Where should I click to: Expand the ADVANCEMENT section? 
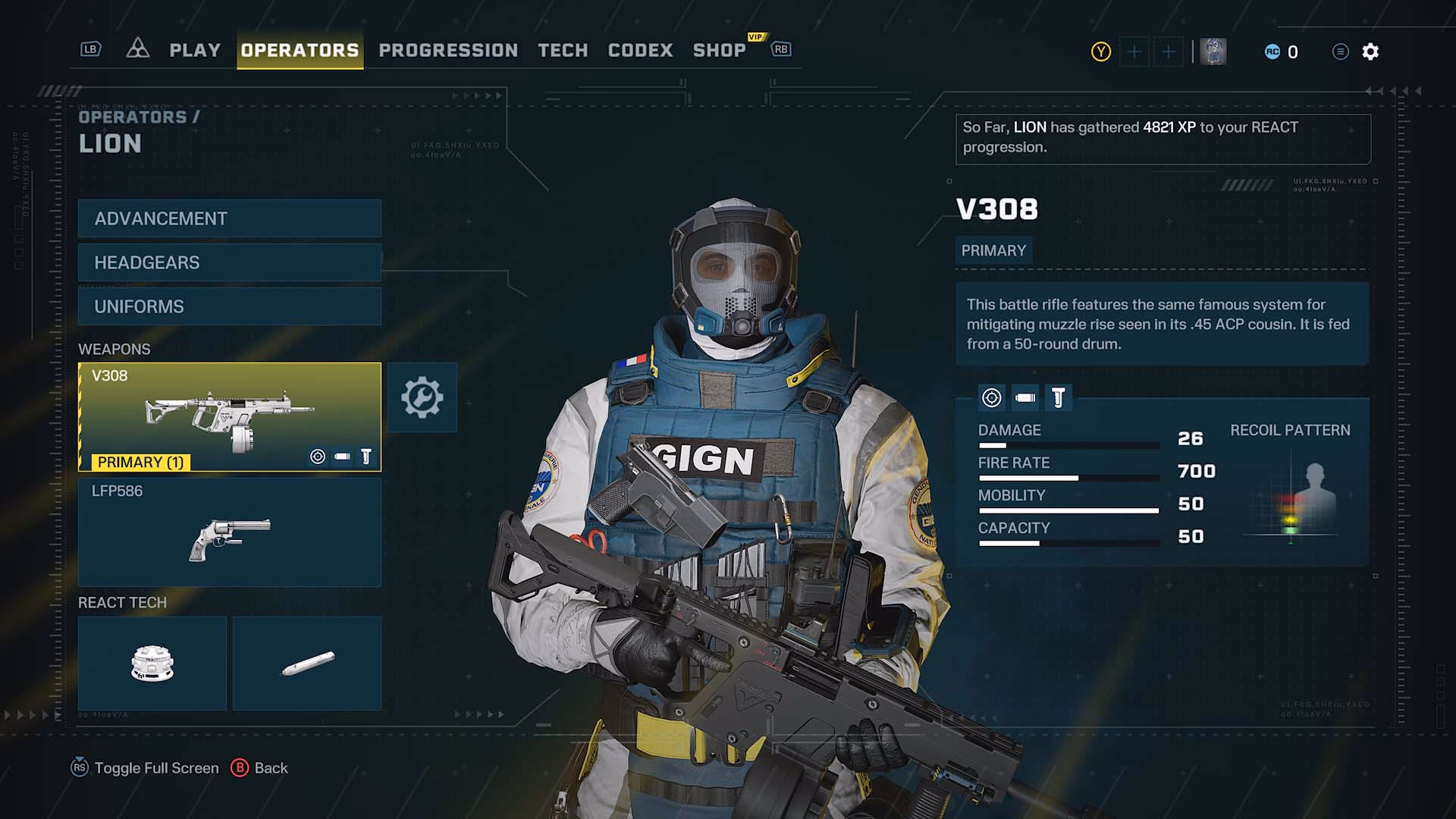point(228,218)
